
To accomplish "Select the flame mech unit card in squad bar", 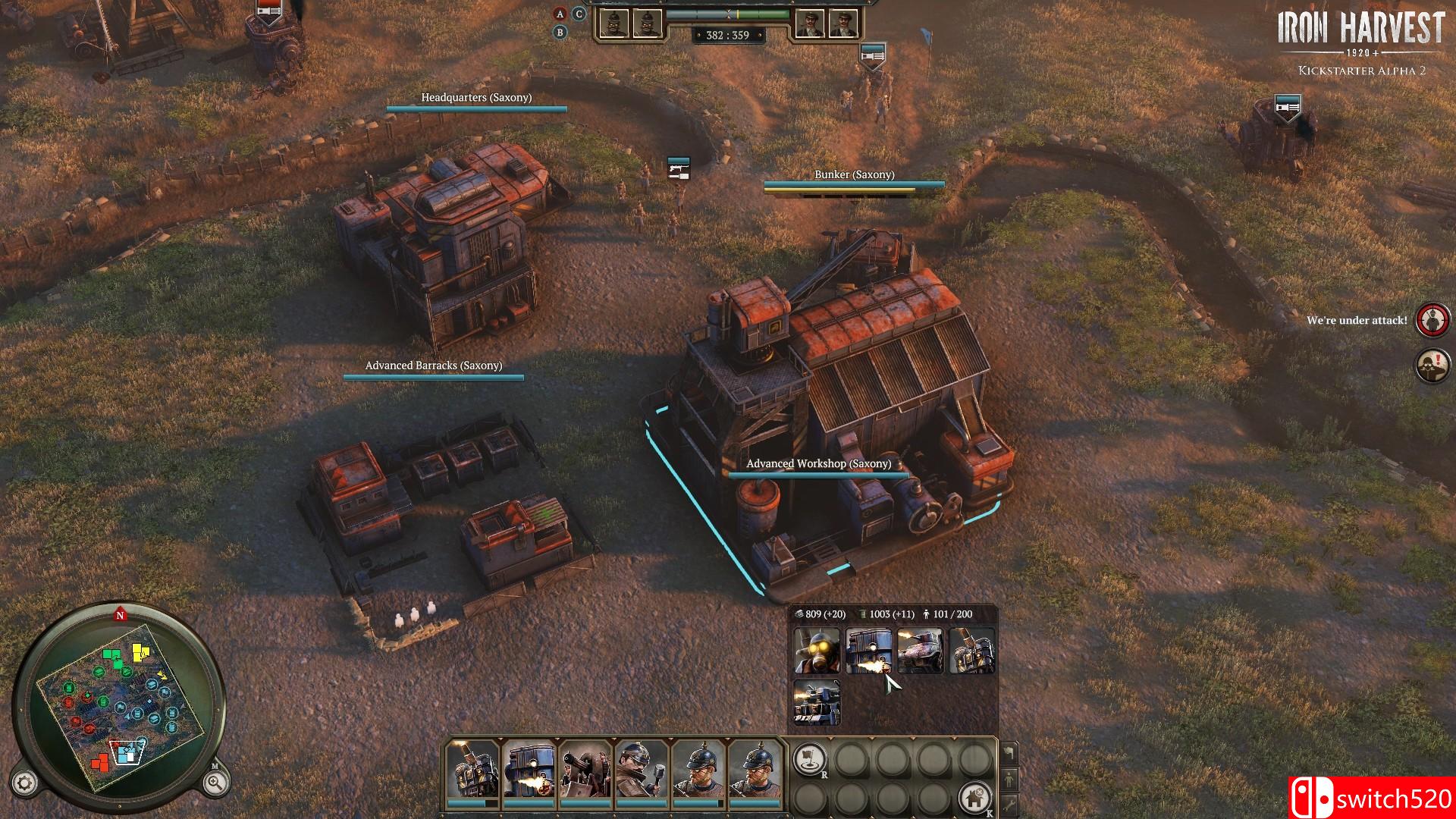I will [529, 768].
